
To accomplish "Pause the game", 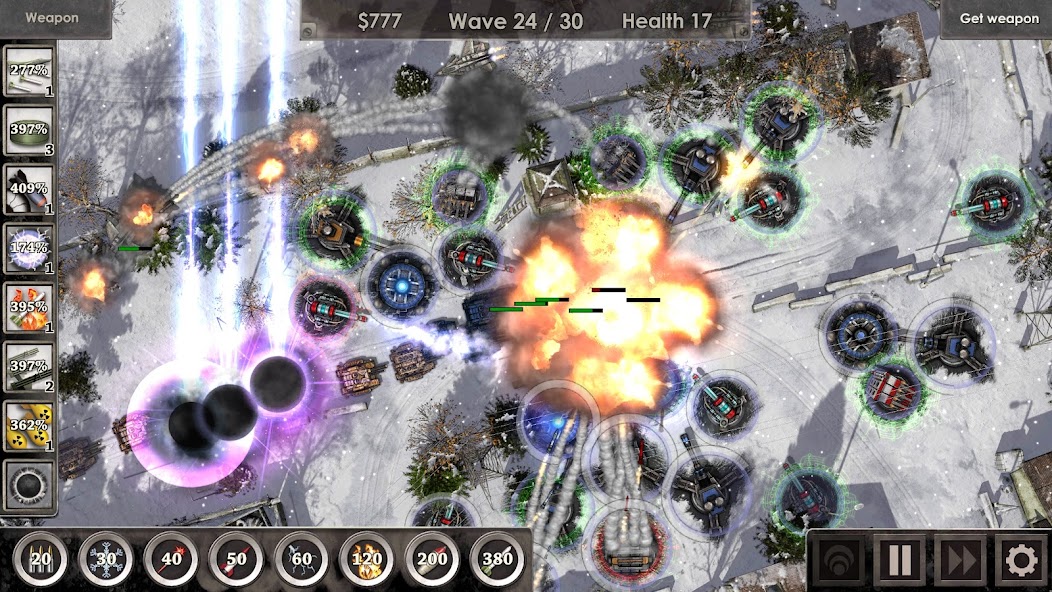I will point(898,561).
